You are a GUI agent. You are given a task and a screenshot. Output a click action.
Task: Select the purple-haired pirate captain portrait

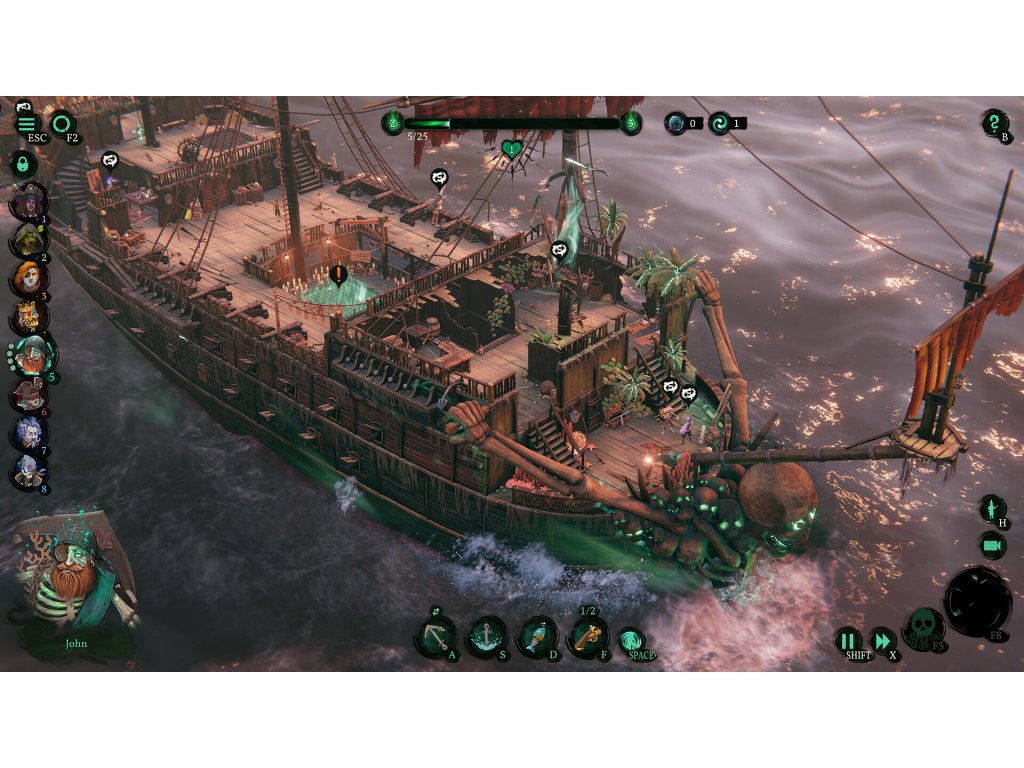coord(27,201)
